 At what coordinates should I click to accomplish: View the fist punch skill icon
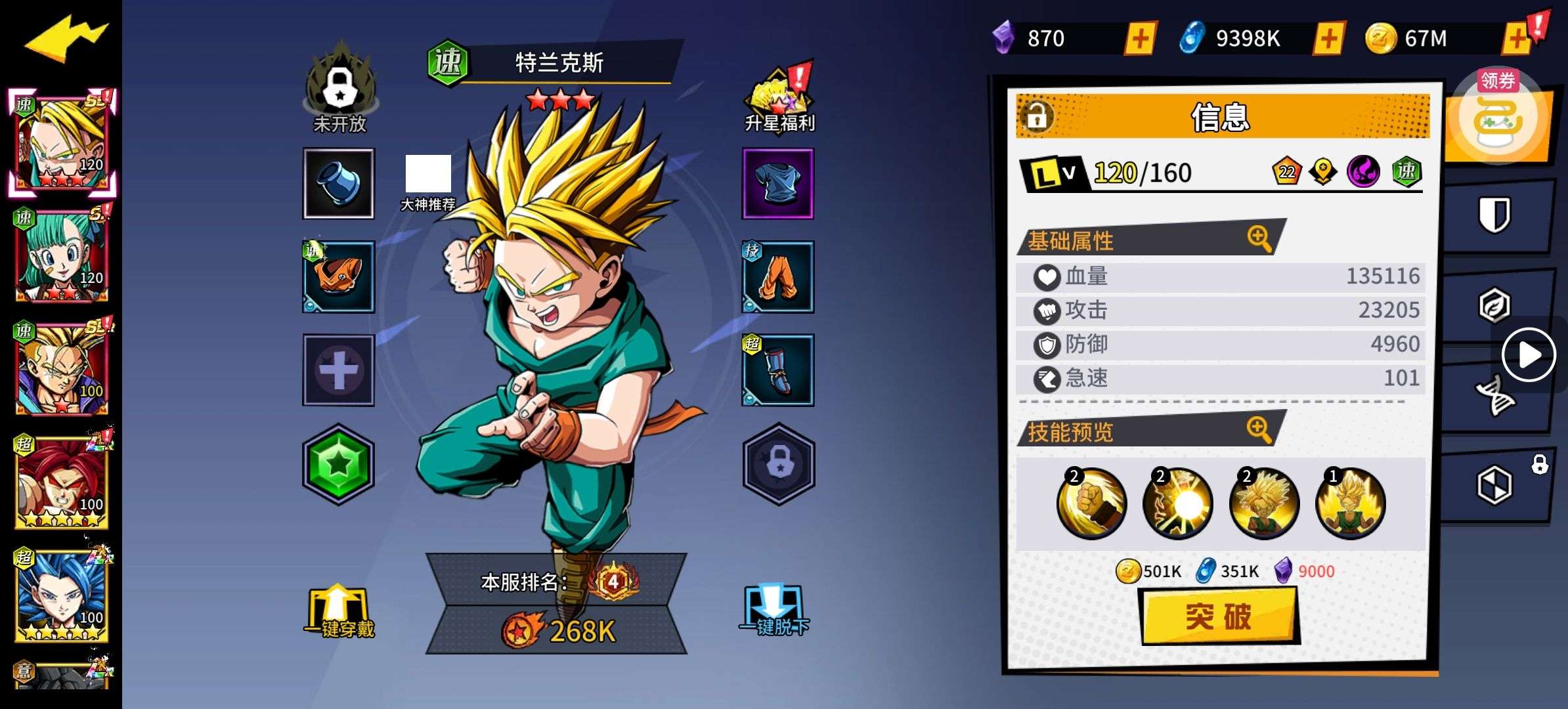1091,503
